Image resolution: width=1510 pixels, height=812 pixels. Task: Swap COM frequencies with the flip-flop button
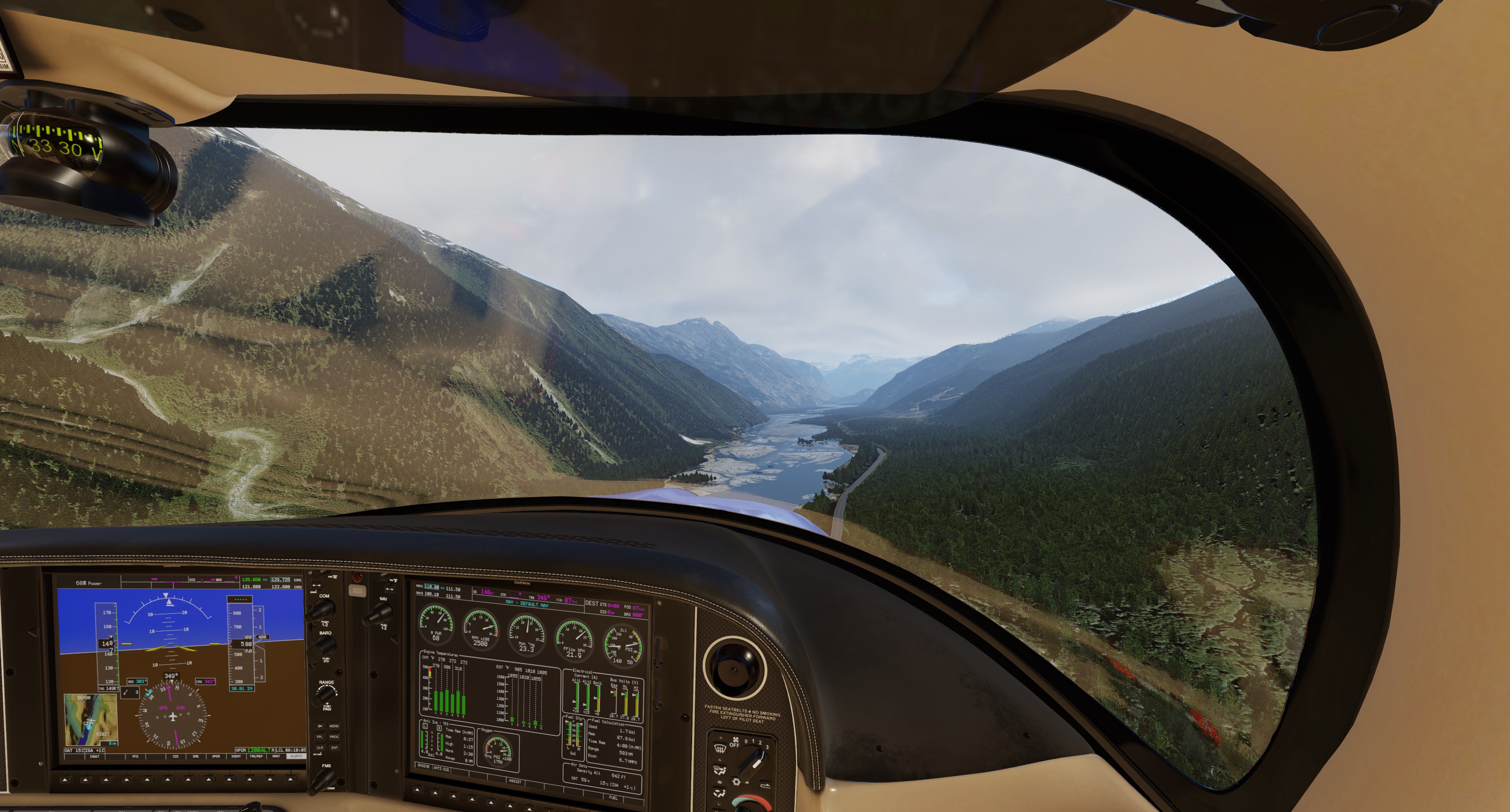[317, 585]
